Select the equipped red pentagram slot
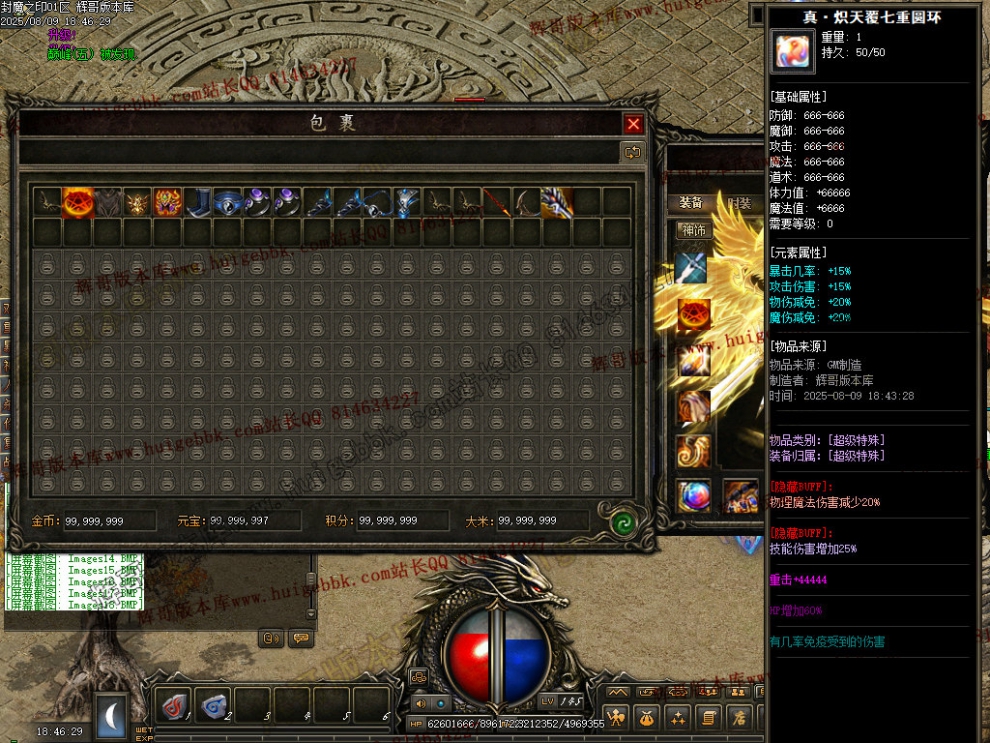Screen dimensions: 990x743 [x=693, y=315]
